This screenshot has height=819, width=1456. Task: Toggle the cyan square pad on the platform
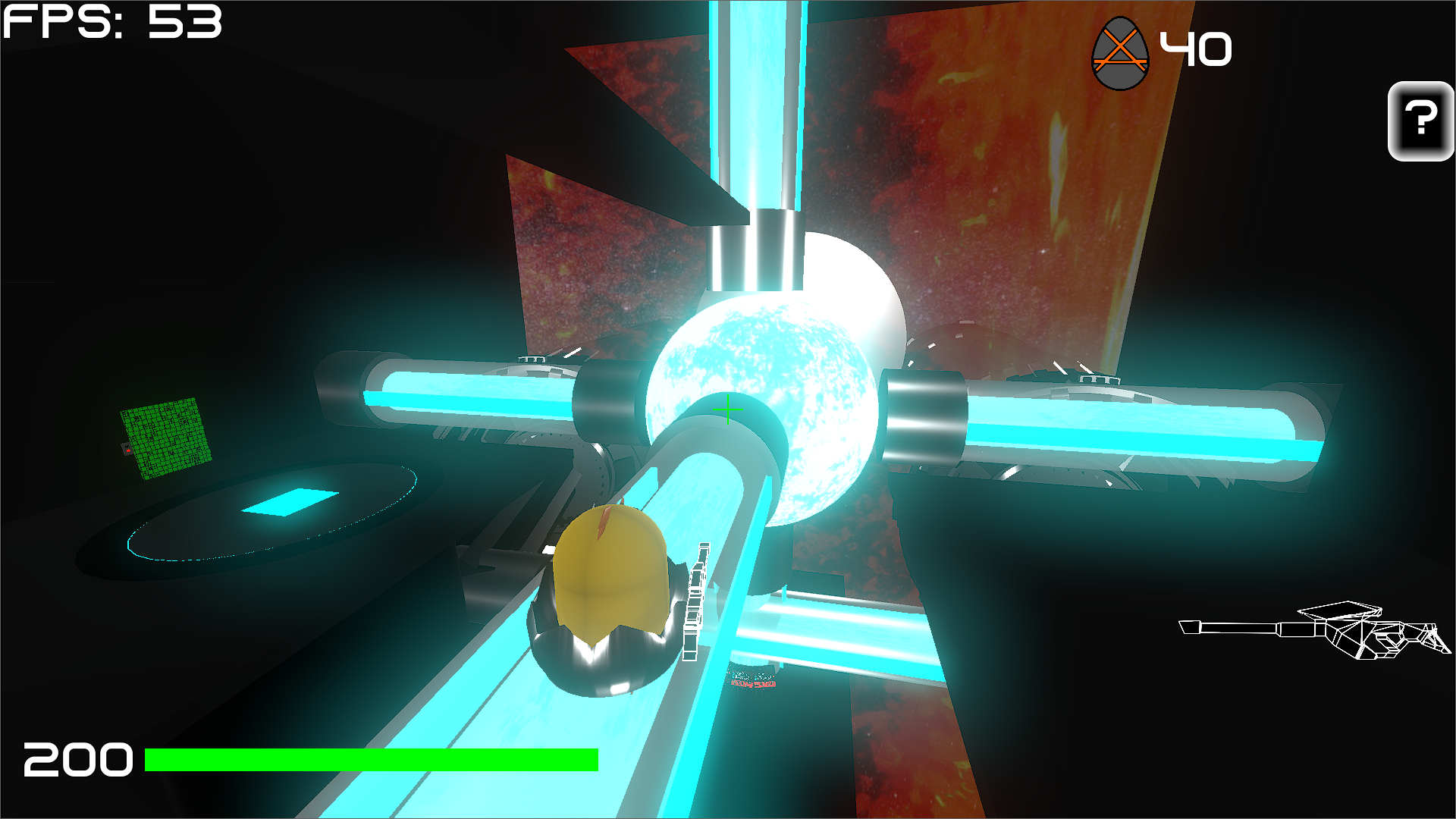(x=292, y=500)
